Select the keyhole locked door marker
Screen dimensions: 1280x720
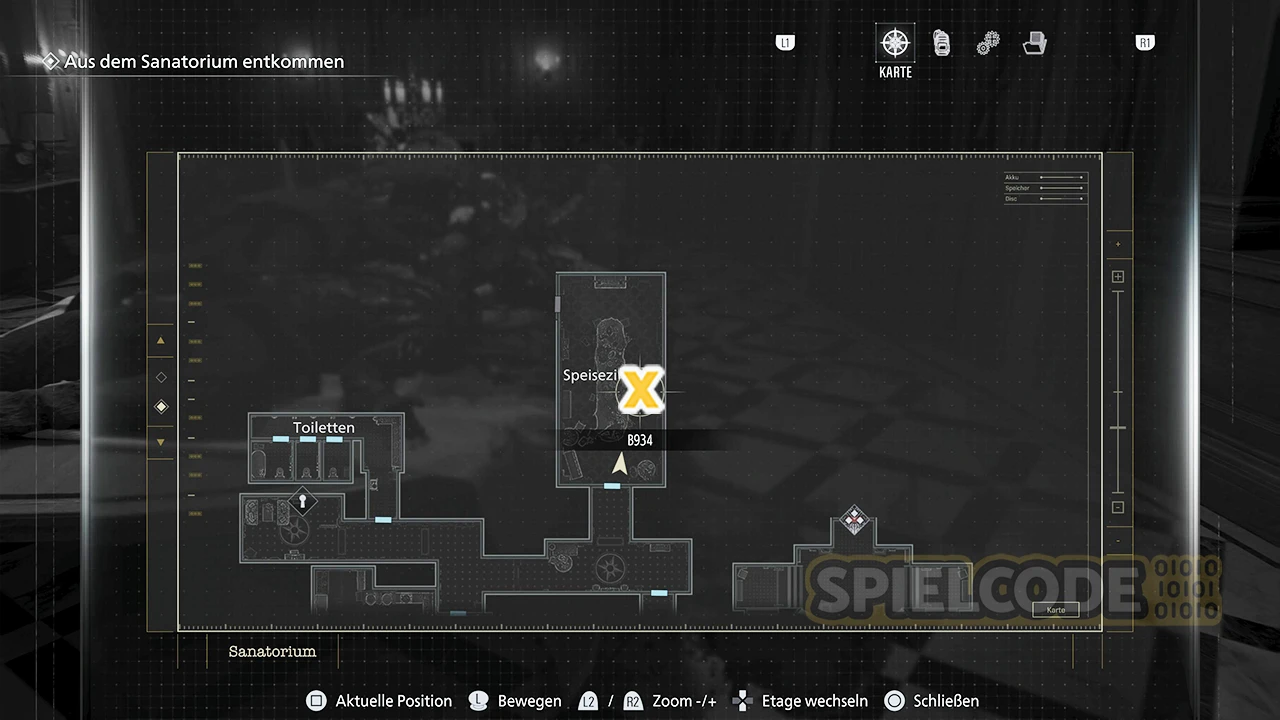(x=301, y=500)
